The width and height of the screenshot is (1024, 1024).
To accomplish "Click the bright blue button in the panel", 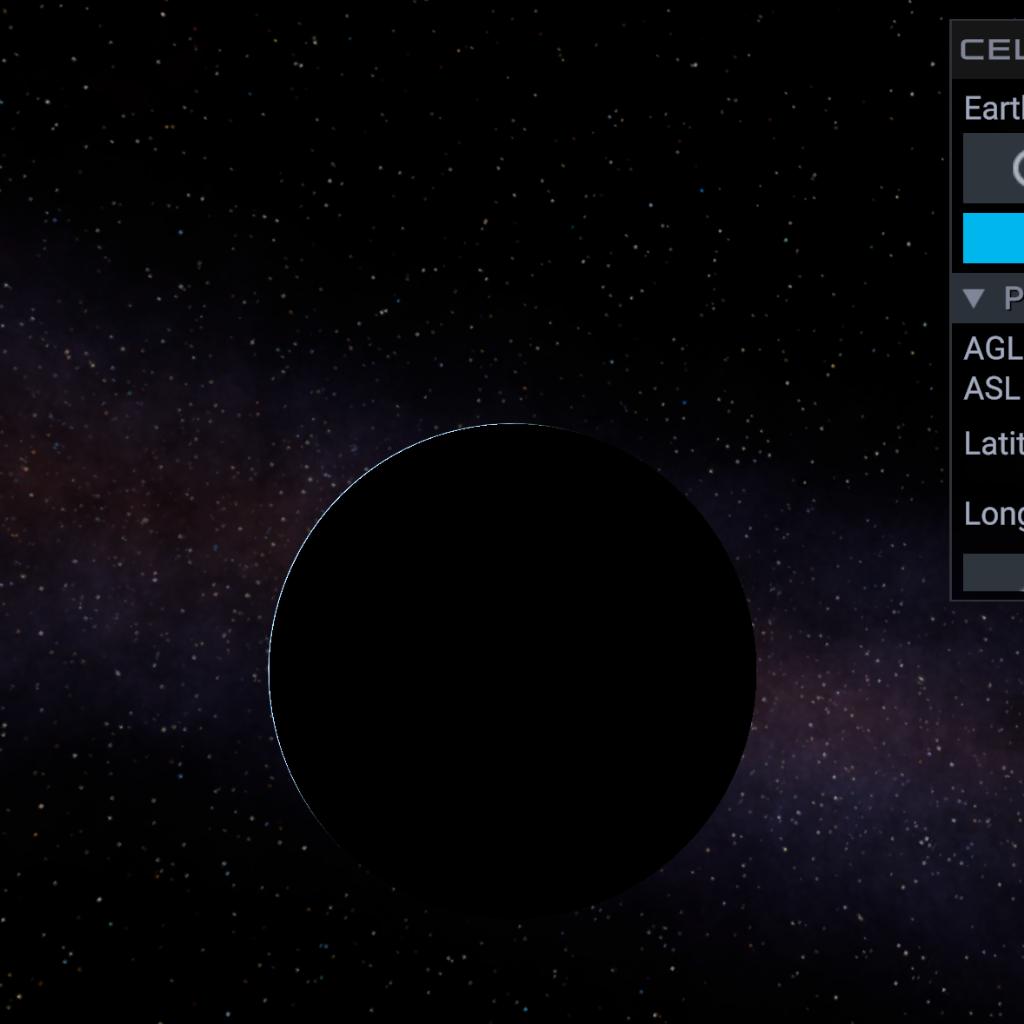I will click(994, 238).
